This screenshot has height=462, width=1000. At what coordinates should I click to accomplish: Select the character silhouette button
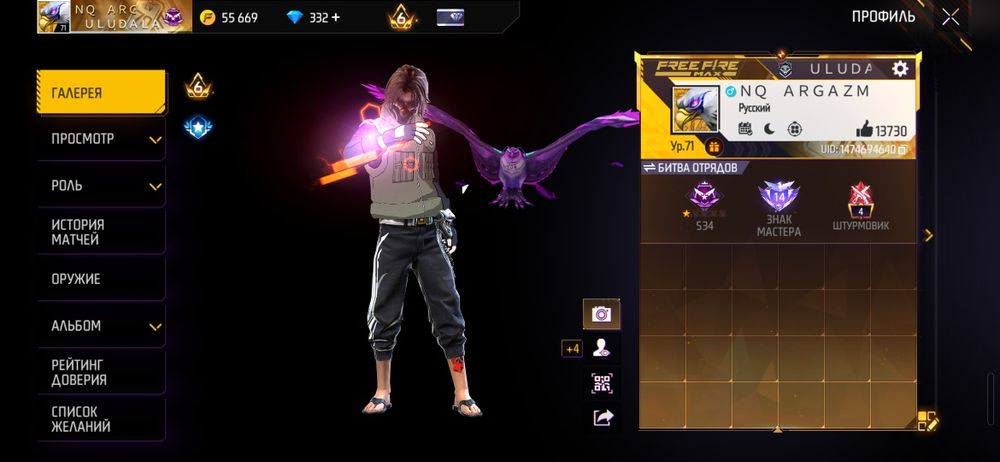(x=602, y=348)
